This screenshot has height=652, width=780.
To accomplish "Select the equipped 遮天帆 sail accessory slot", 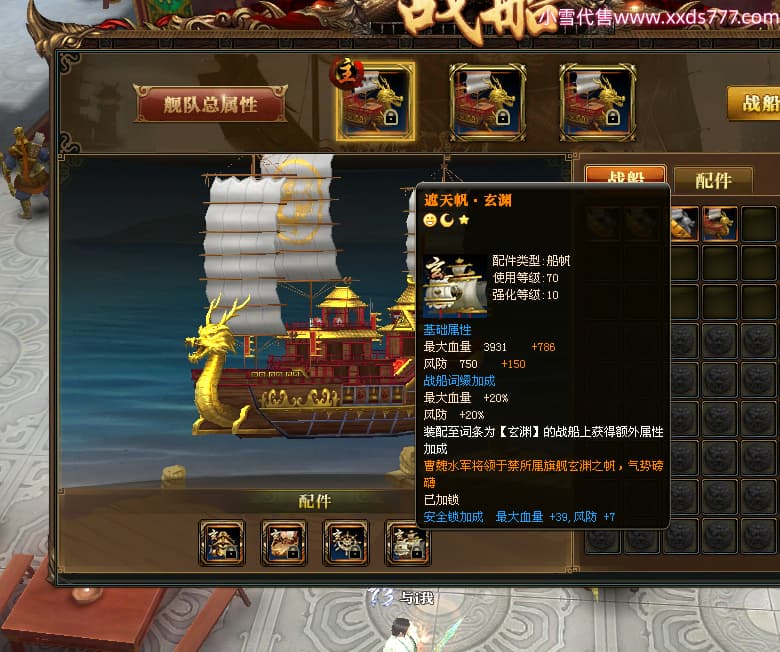I will pyautogui.click(x=407, y=543).
